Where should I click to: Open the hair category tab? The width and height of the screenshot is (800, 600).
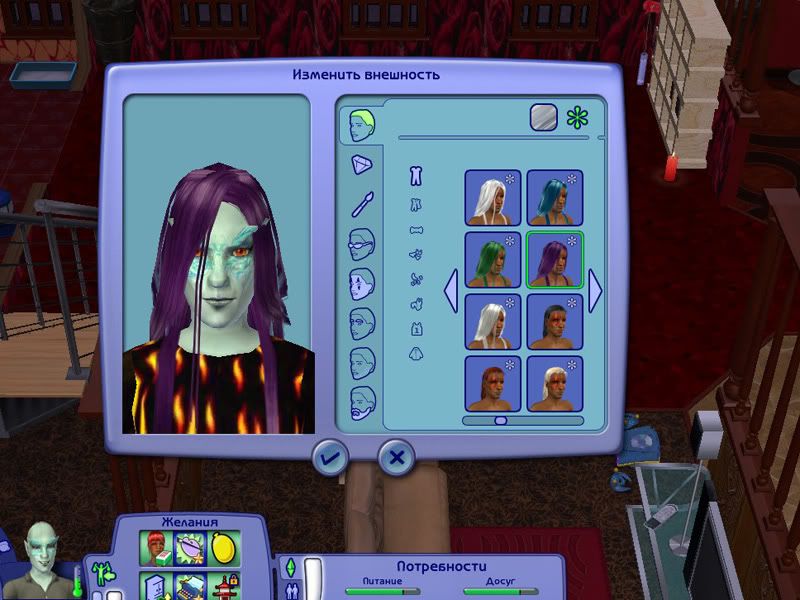(362, 125)
